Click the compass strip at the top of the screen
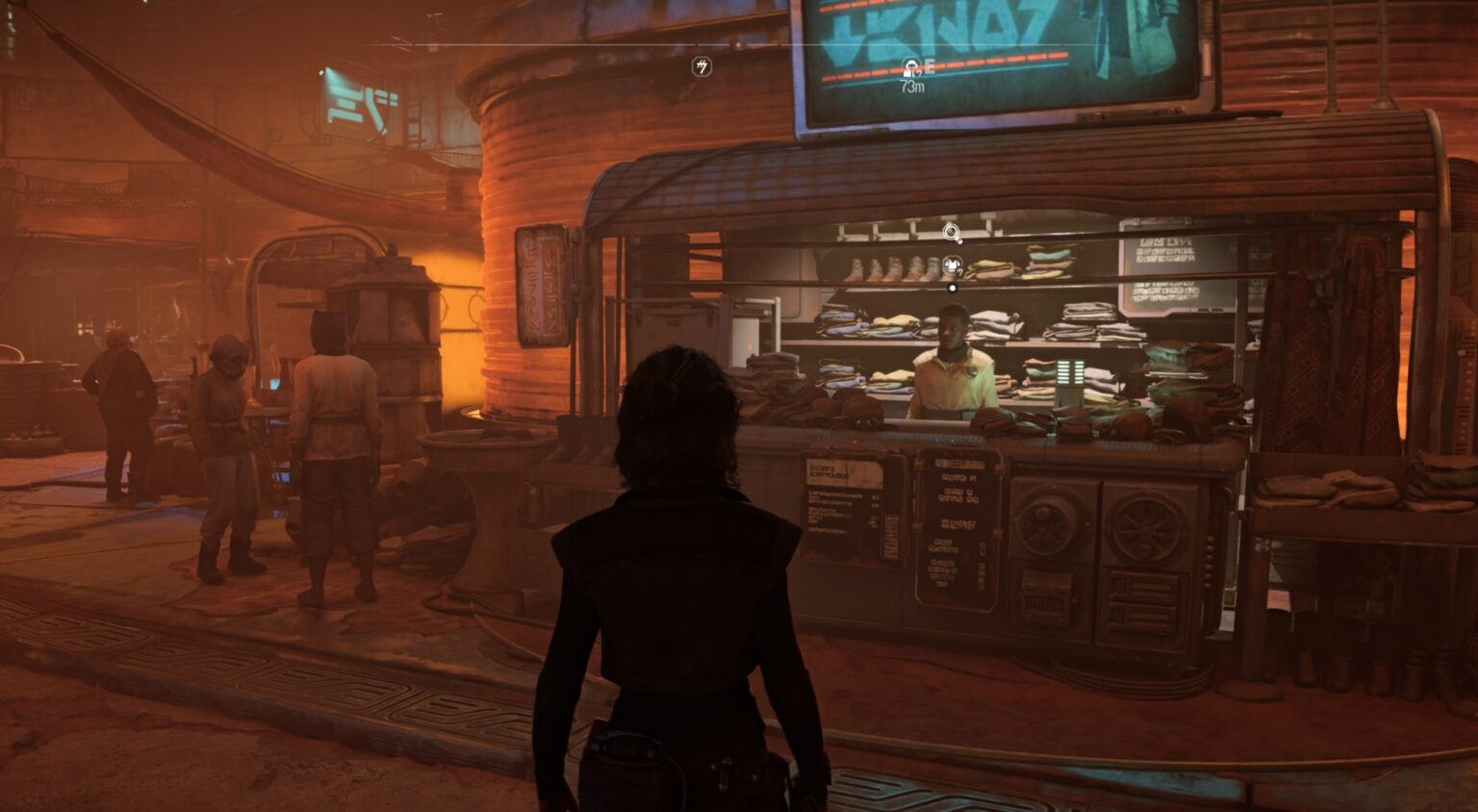The width and height of the screenshot is (1478, 812). click(x=741, y=43)
